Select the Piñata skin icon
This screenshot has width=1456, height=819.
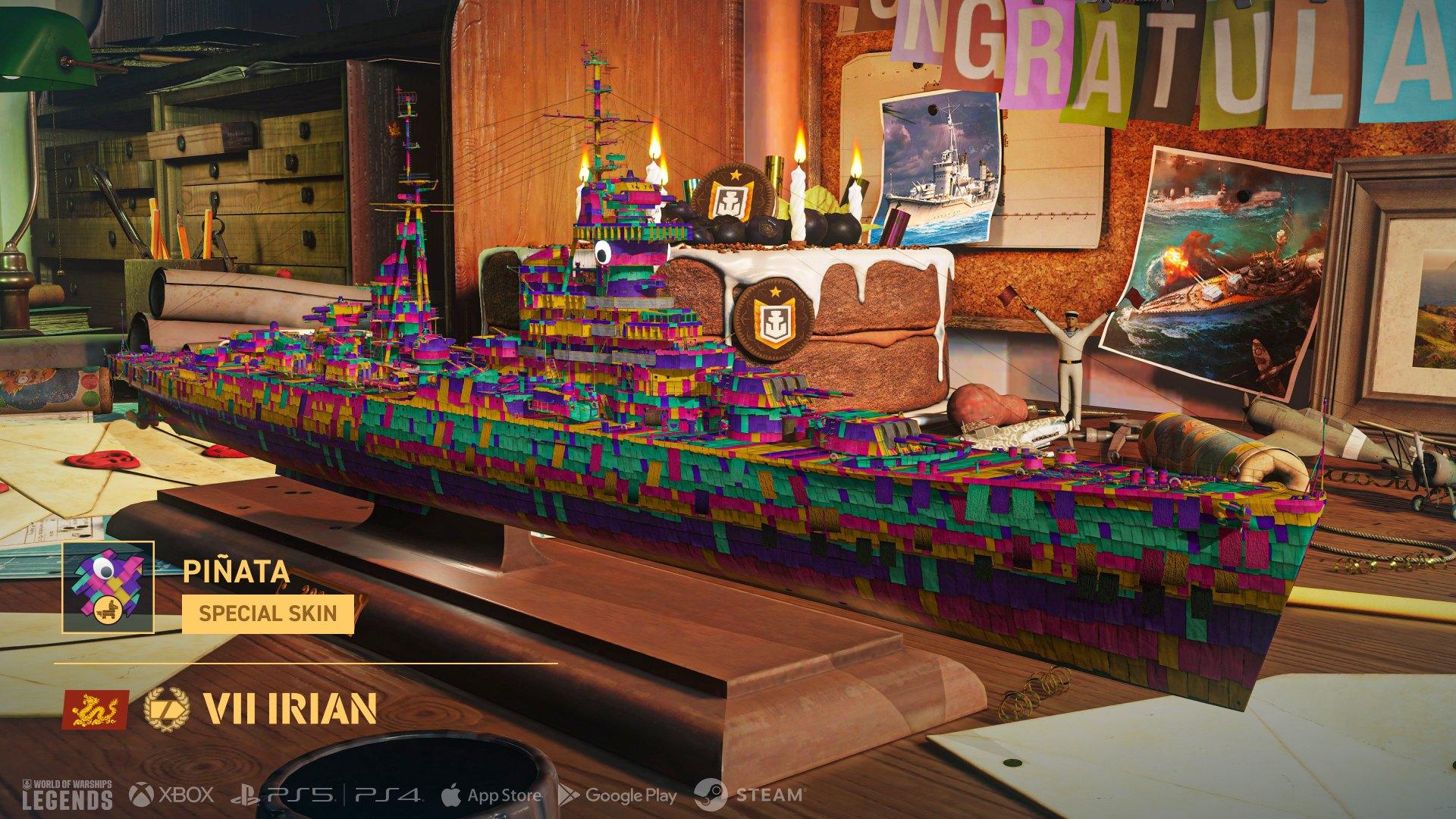tap(108, 587)
